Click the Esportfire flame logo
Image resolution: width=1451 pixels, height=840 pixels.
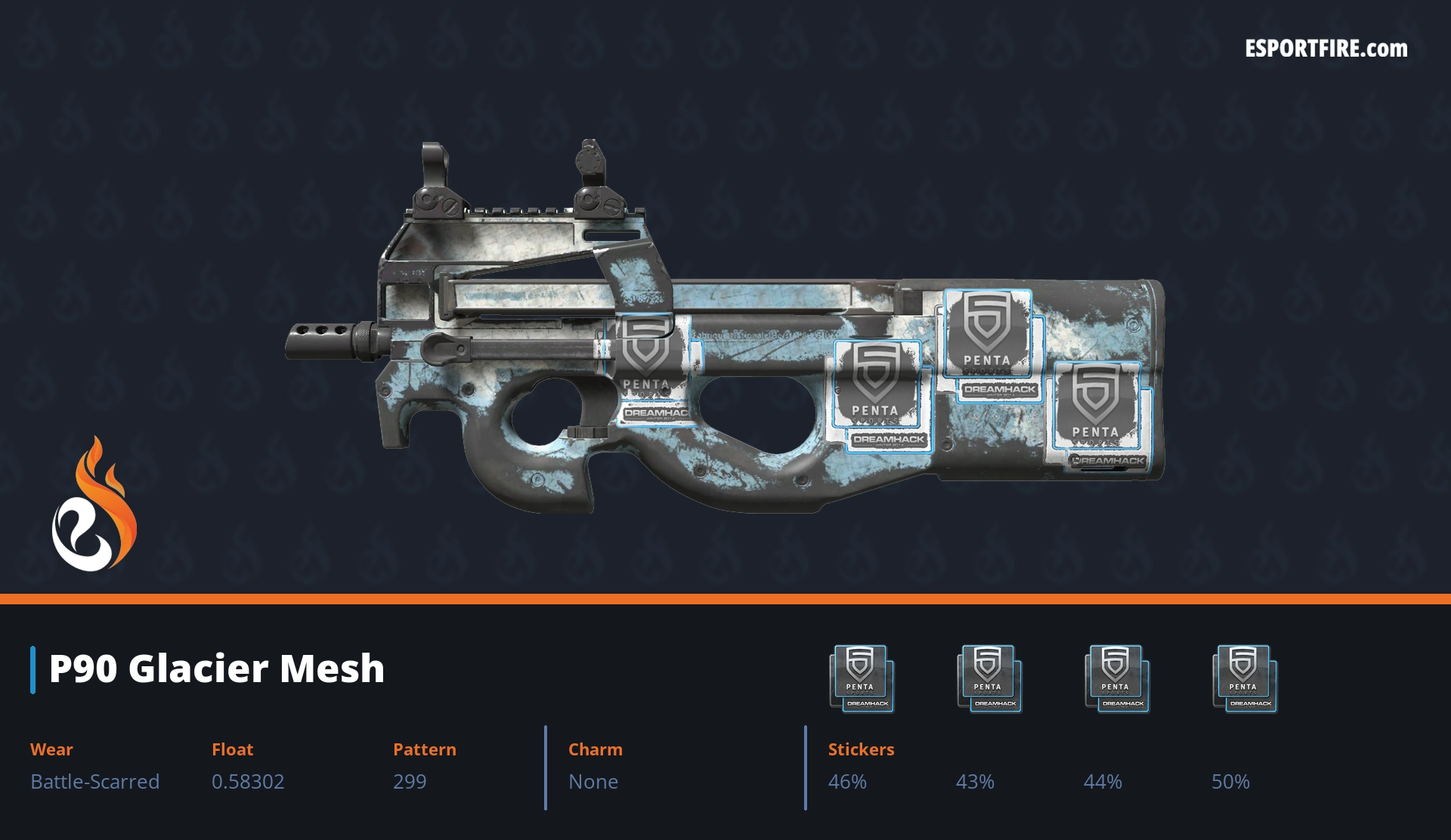tap(94, 505)
